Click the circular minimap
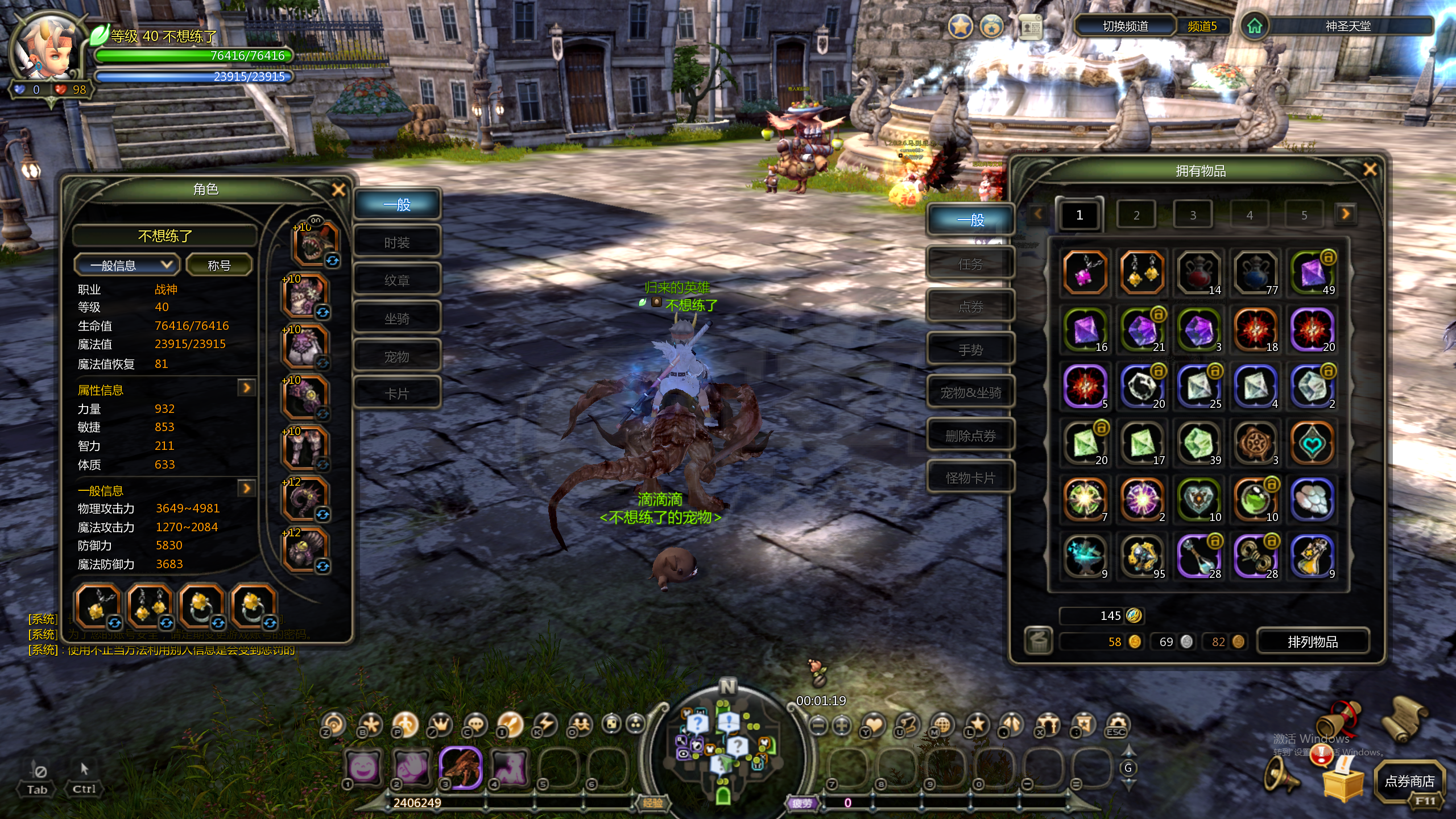The width and height of the screenshot is (1456, 819). 723,745
